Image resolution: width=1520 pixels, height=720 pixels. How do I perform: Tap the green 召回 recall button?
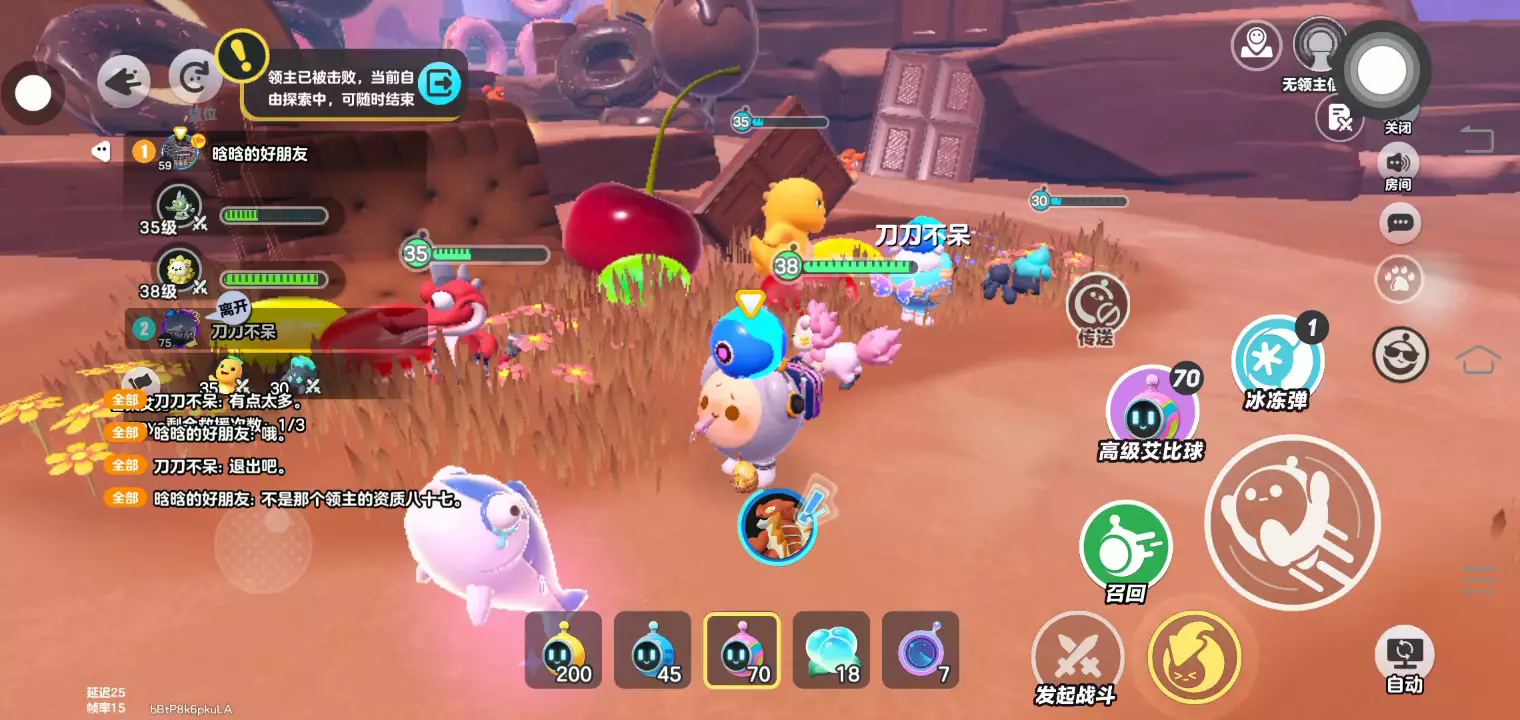click(x=1125, y=547)
